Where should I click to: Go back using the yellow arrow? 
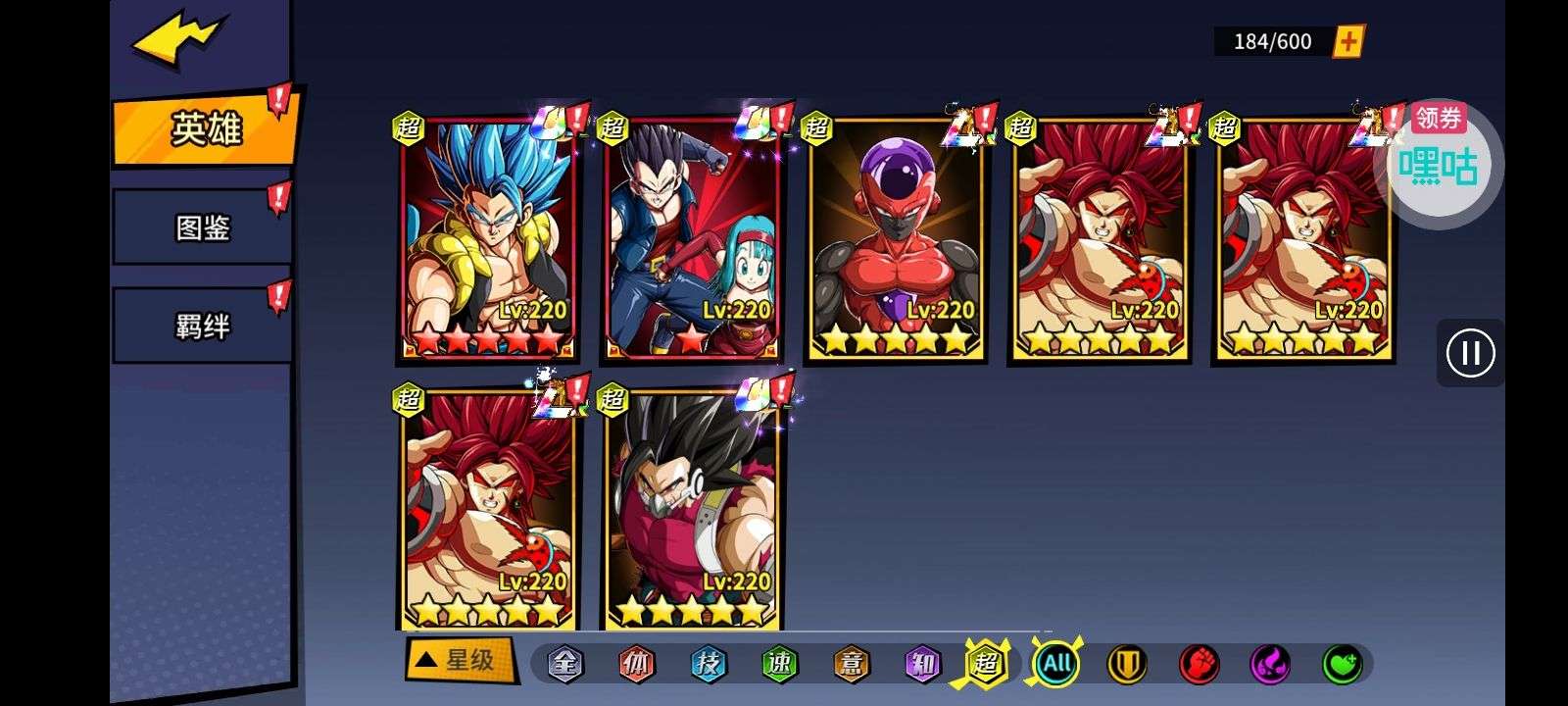(181, 42)
